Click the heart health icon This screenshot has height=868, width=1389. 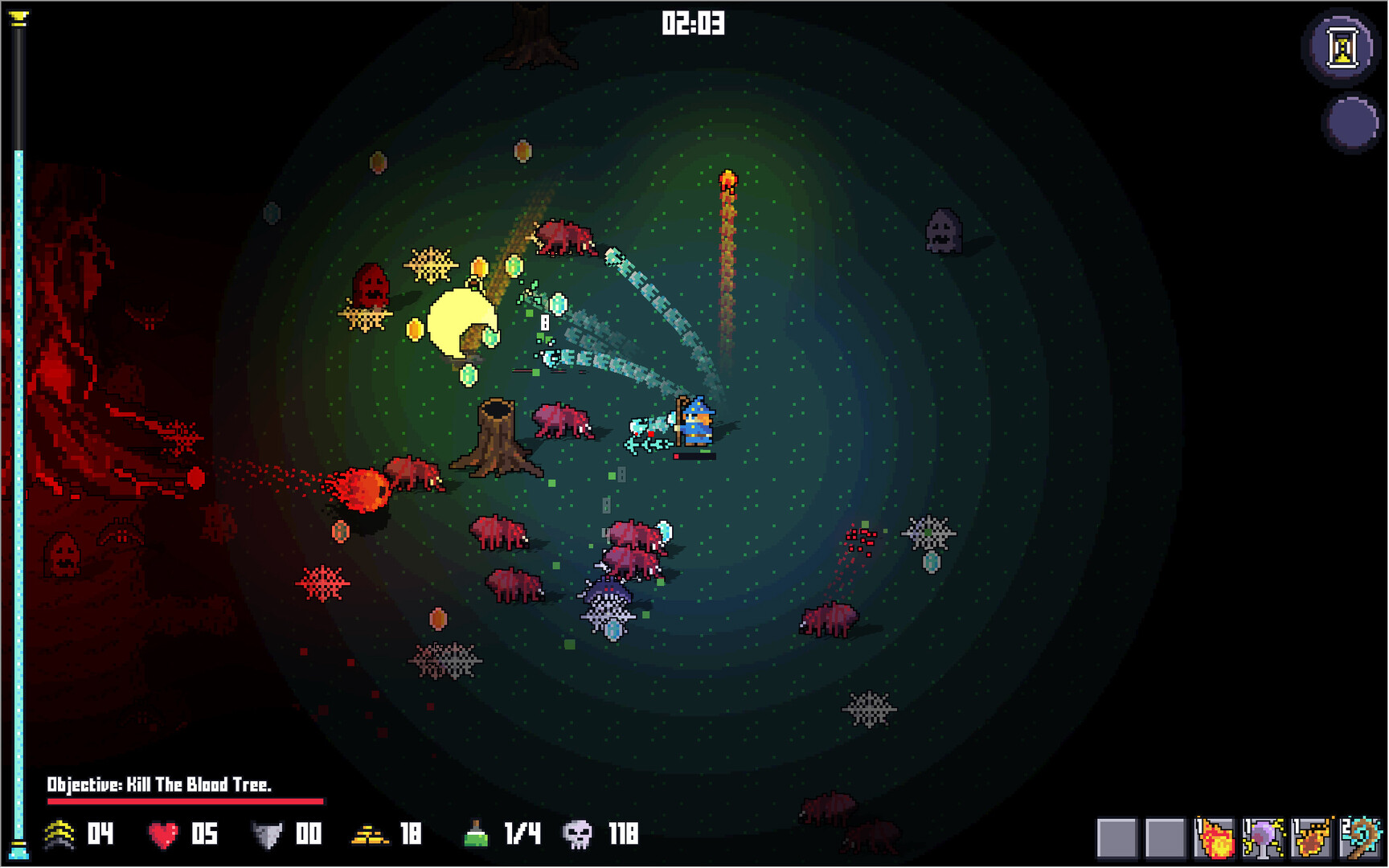point(164,836)
